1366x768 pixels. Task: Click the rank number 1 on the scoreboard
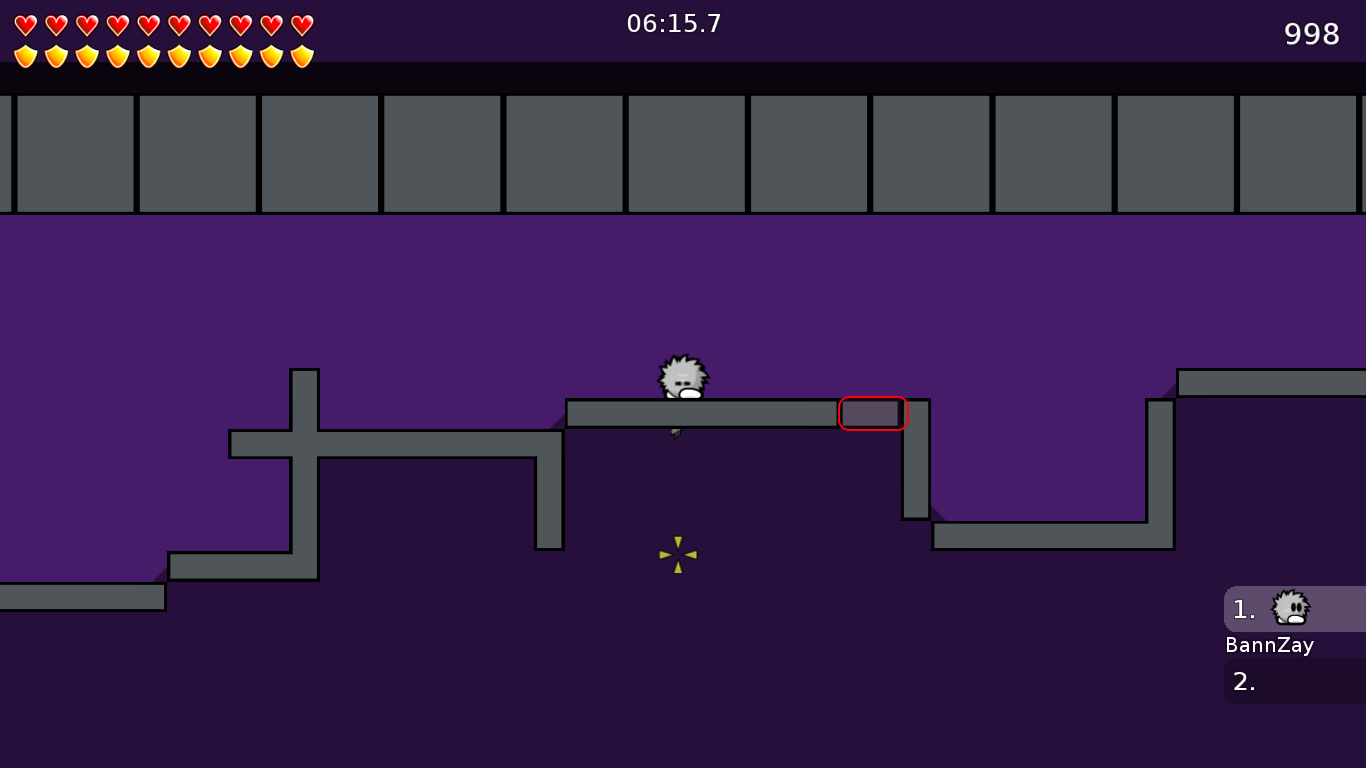tap(1243, 610)
